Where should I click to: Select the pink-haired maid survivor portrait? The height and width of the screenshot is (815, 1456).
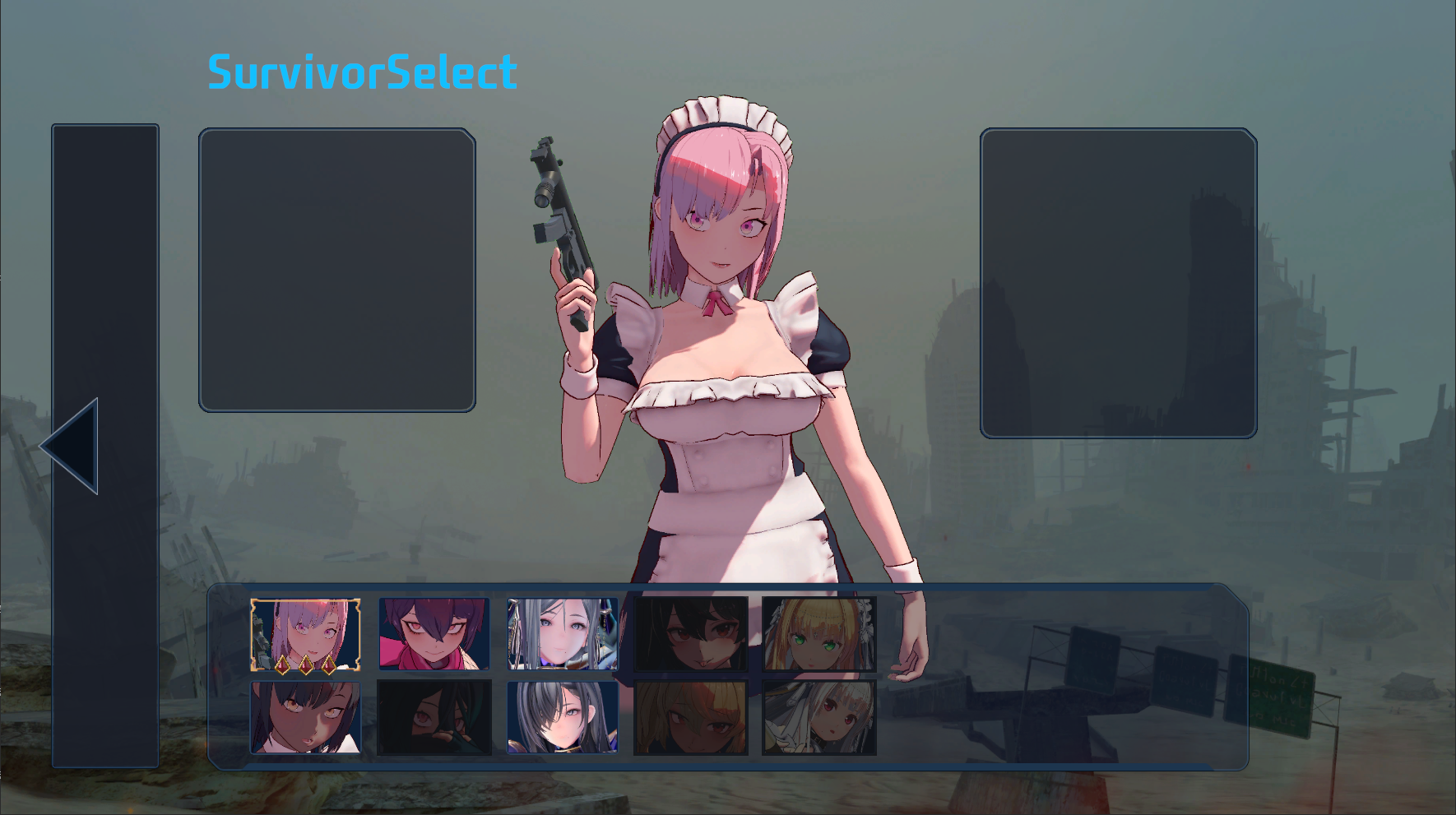[305, 634]
